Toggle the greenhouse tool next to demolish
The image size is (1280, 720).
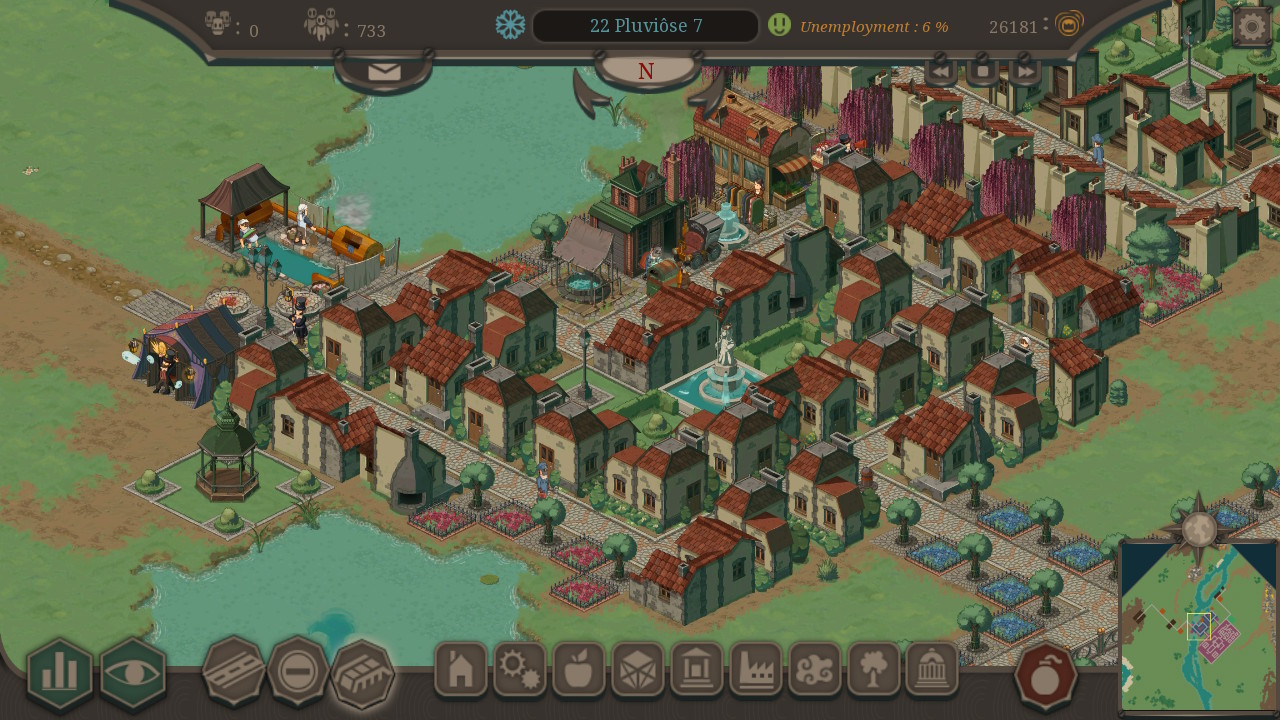[365, 673]
